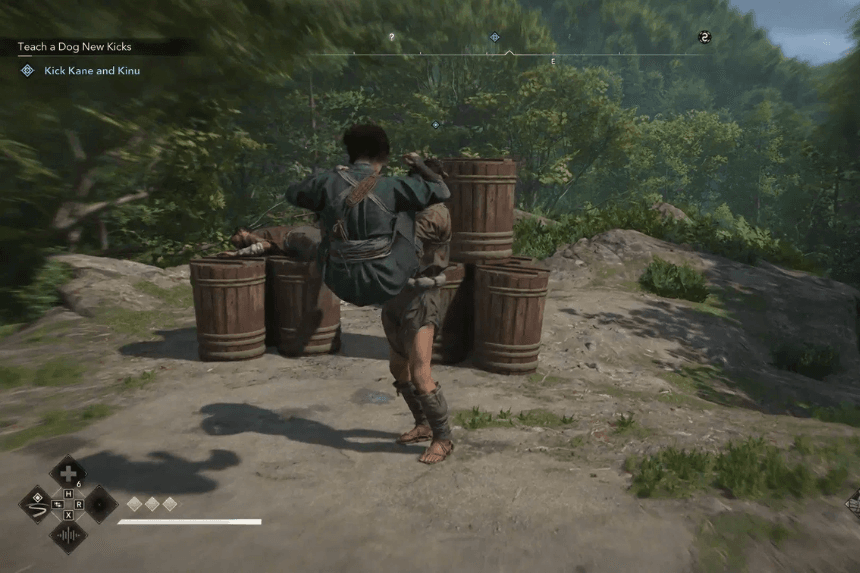
Task: Select the quest diamond marker on compass
Action: tap(494, 37)
